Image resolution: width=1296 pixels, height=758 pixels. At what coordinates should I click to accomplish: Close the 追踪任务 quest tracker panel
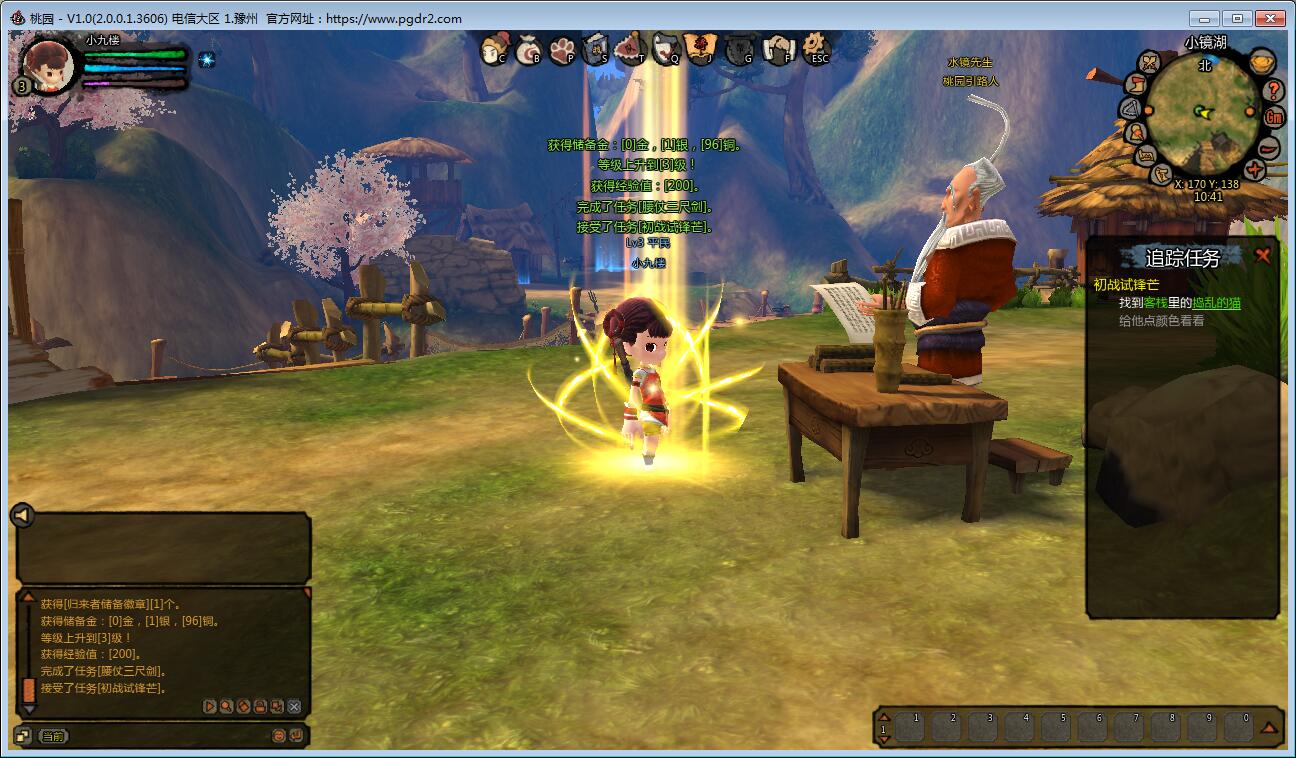point(1263,256)
